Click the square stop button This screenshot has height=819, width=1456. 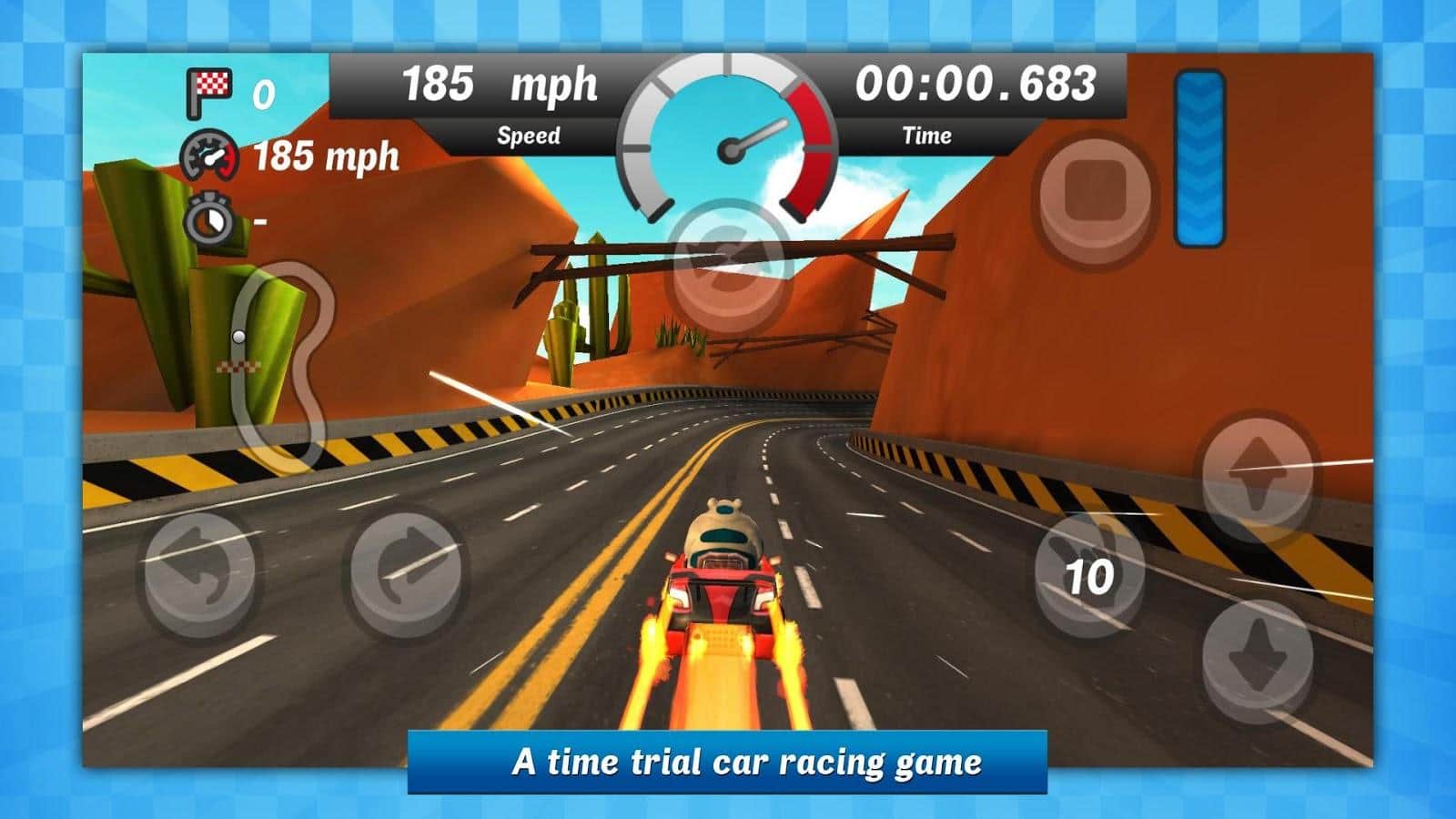[1095, 197]
